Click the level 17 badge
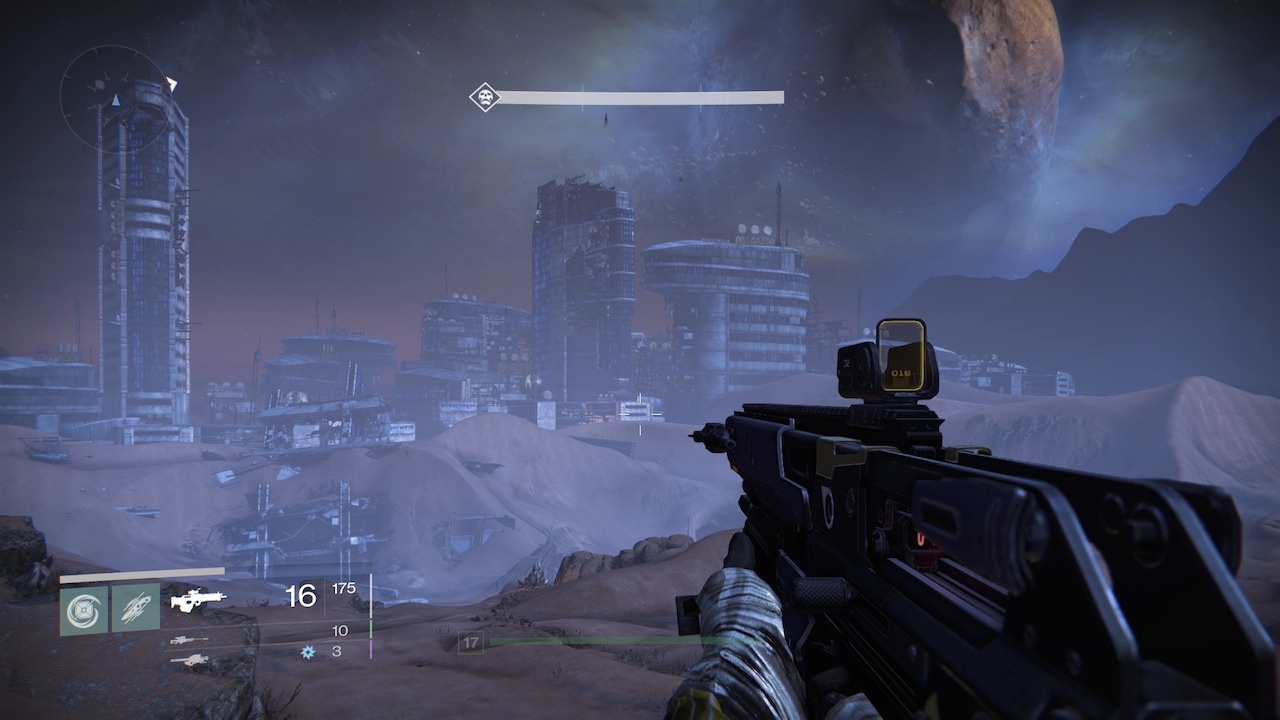The height and width of the screenshot is (720, 1280). [470, 643]
